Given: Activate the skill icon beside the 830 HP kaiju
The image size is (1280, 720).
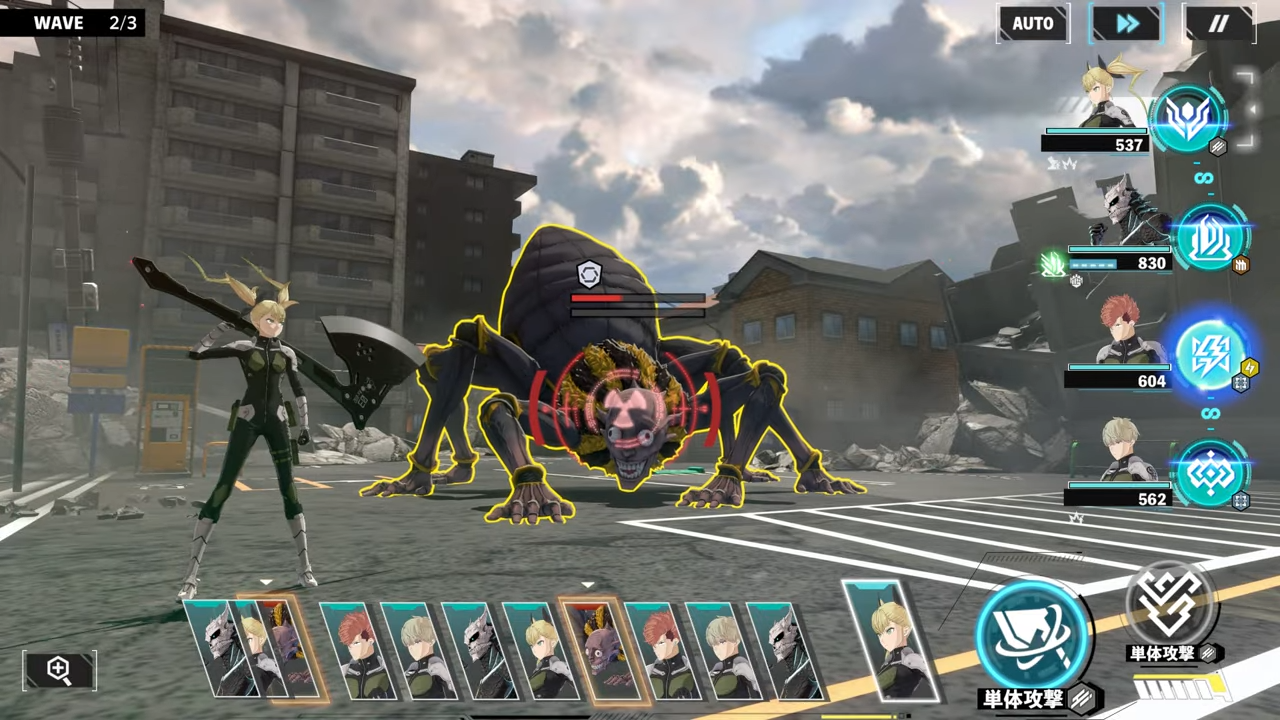Looking at the screenshot, I should click(1211, 238).
